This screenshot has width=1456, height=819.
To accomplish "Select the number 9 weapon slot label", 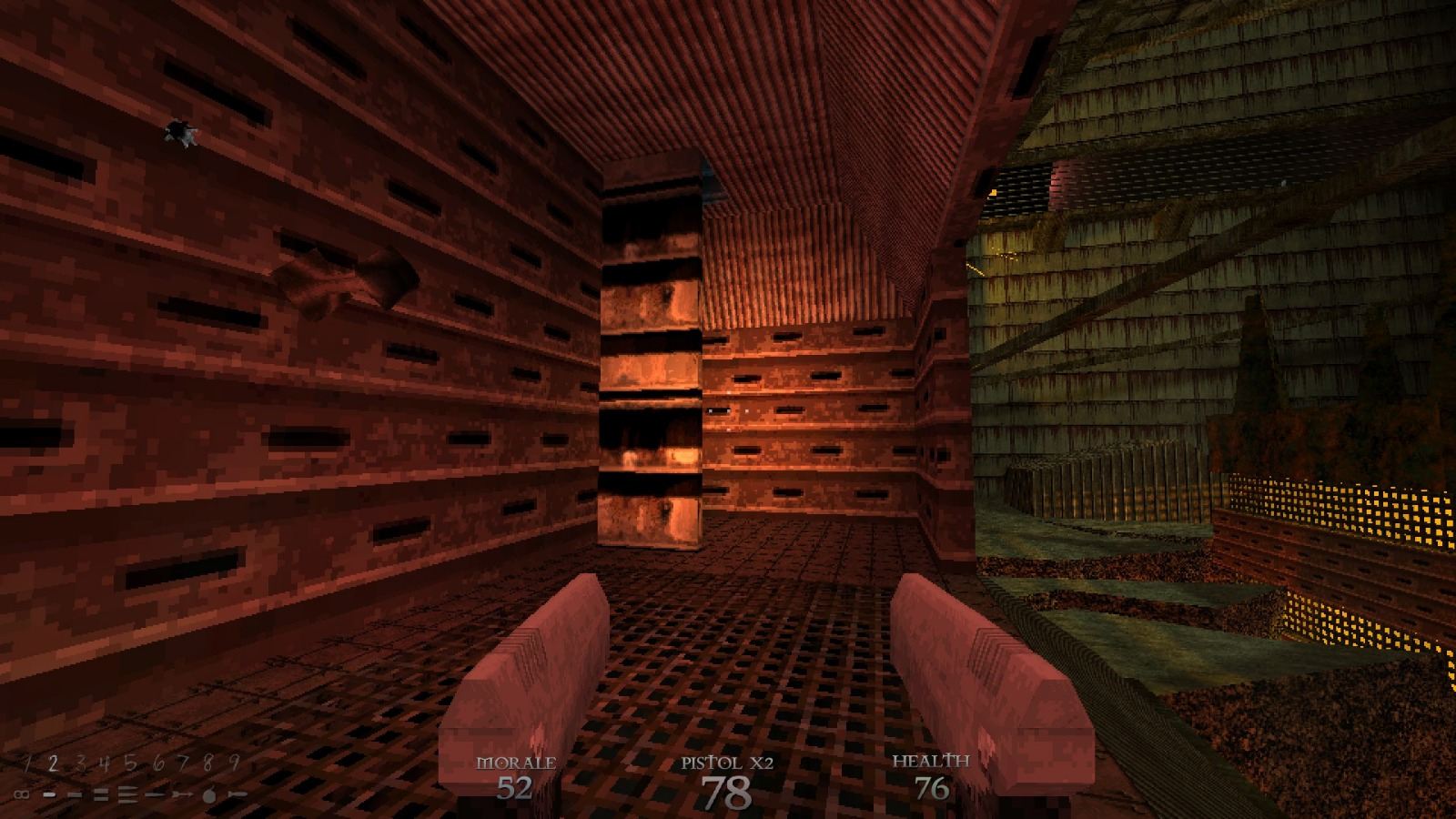I will [234, 761].
